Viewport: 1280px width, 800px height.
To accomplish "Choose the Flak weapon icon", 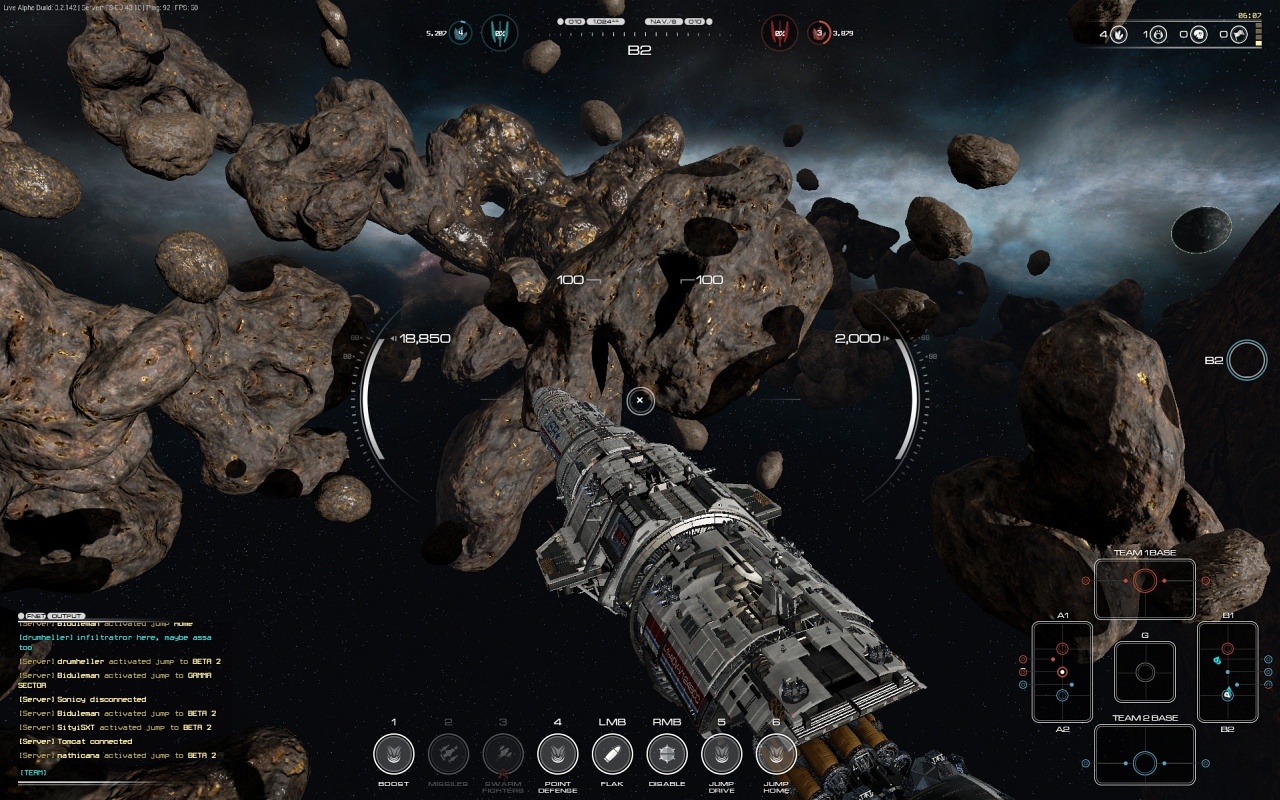I will tap(612, 754).
